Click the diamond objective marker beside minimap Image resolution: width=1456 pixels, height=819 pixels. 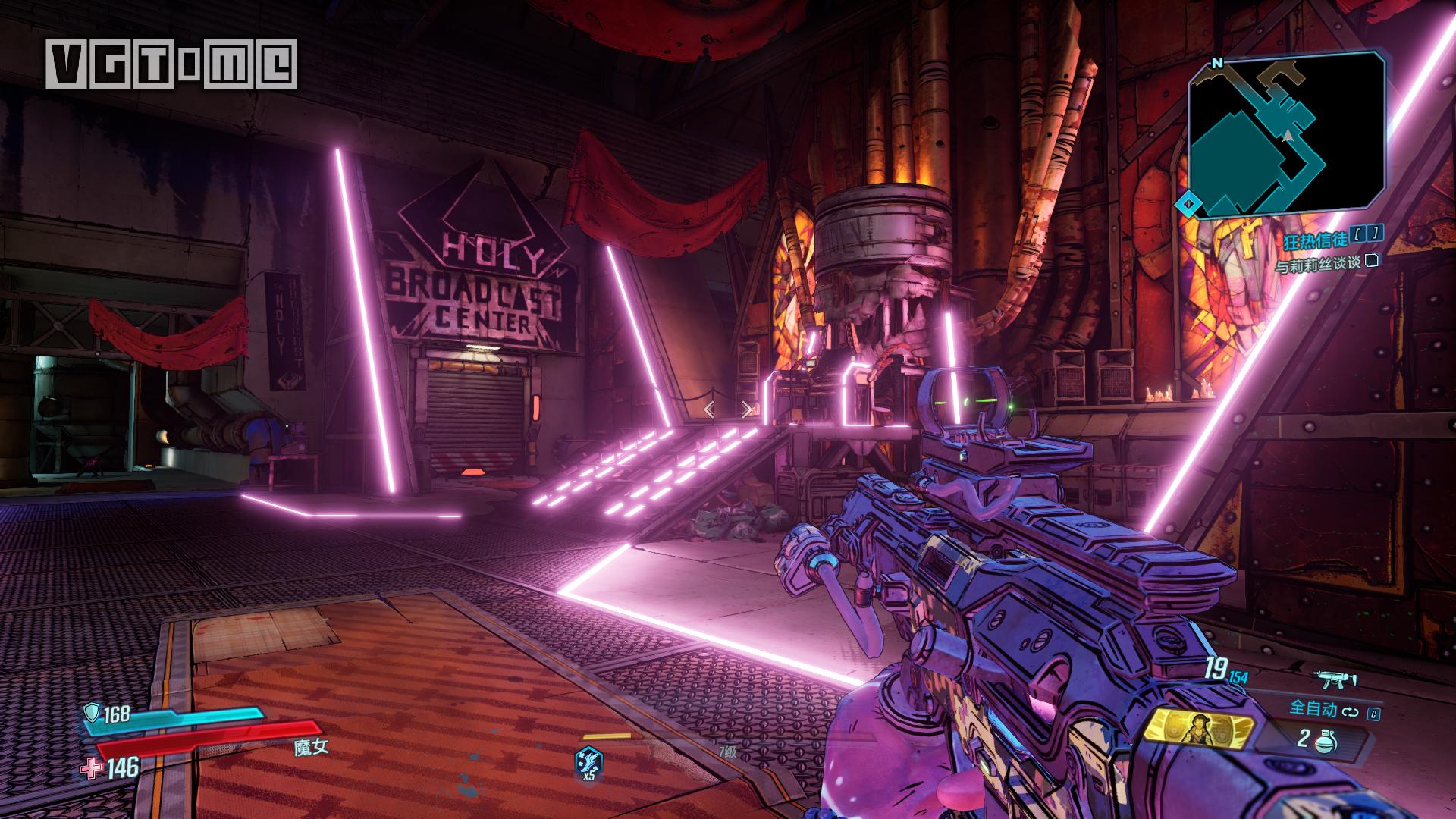coord(1188,203)
